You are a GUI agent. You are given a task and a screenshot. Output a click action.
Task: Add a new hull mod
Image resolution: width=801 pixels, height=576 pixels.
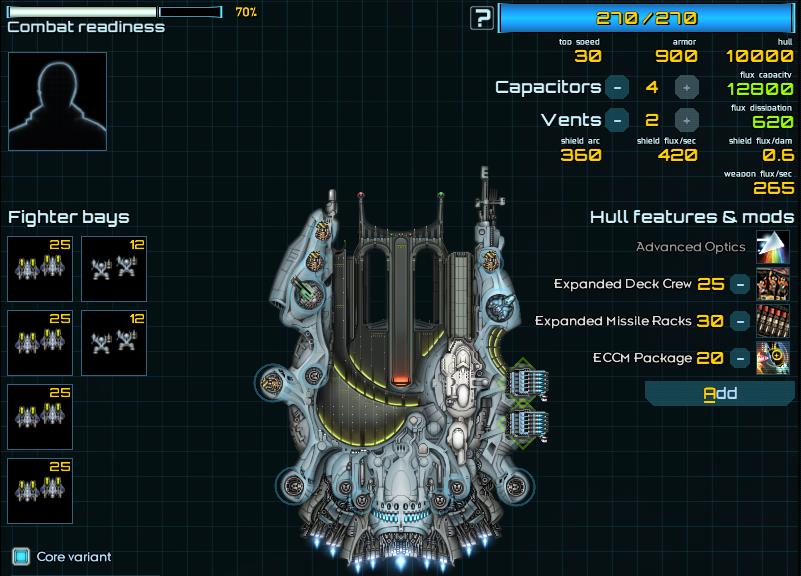[720, 393]
